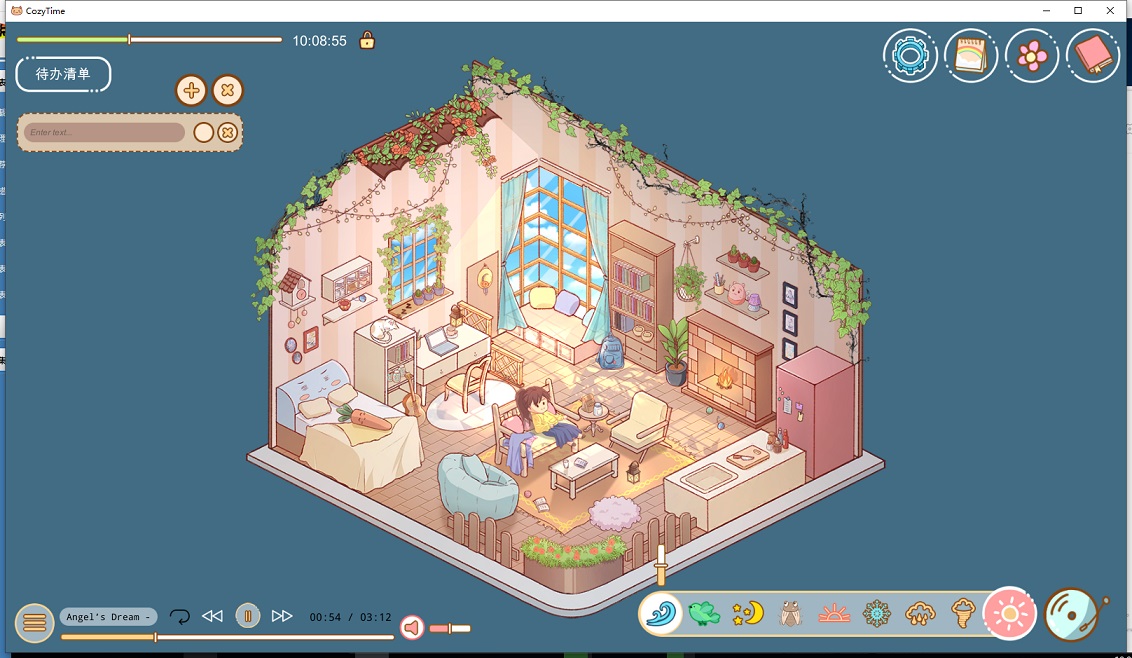Screen dimensions: 1132x658
Task: Open the red book icon
Action: point(1093,55)
